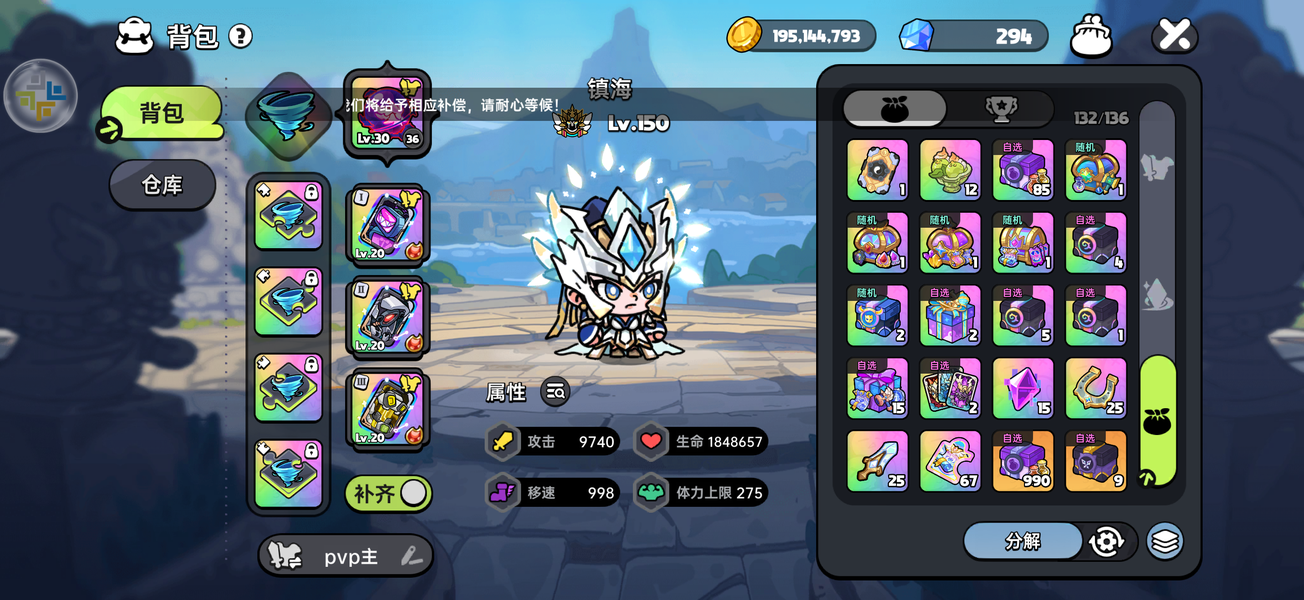
Task: Open attribute details next to 属性
Action: pyautogui.click(x=556, y=392)
